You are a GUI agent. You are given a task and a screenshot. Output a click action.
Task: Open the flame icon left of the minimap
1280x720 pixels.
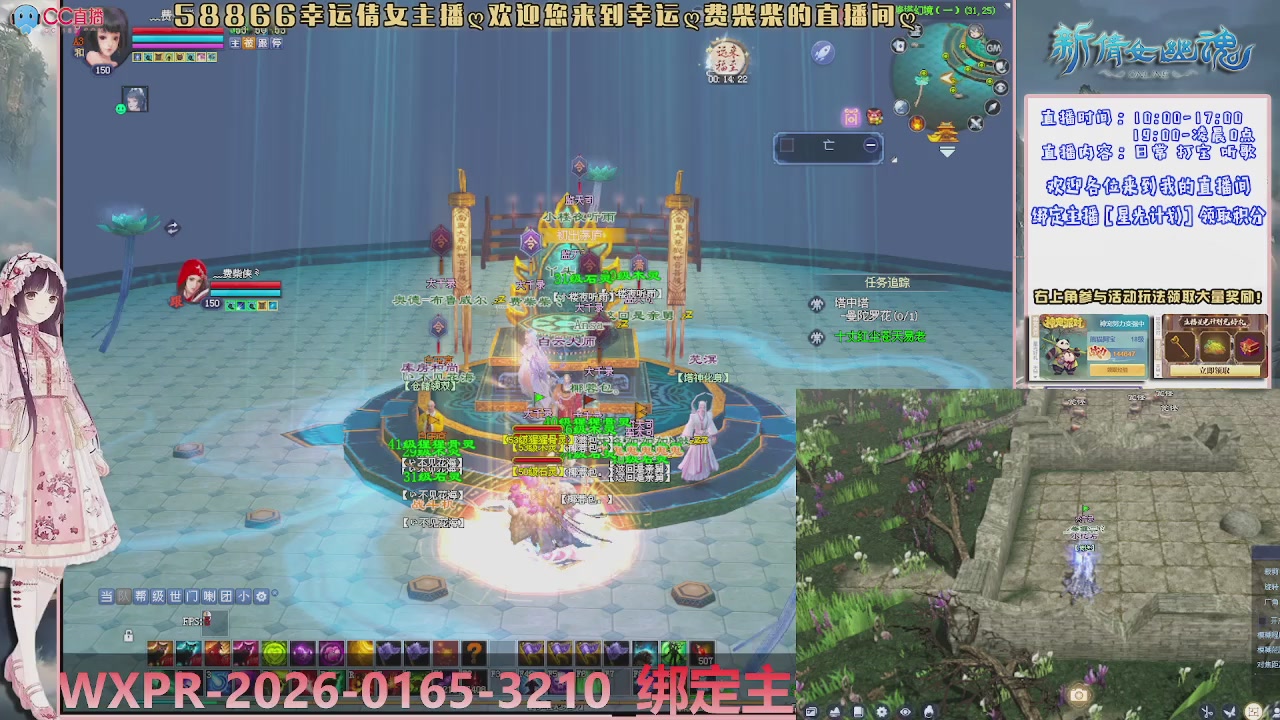point(916,124)
